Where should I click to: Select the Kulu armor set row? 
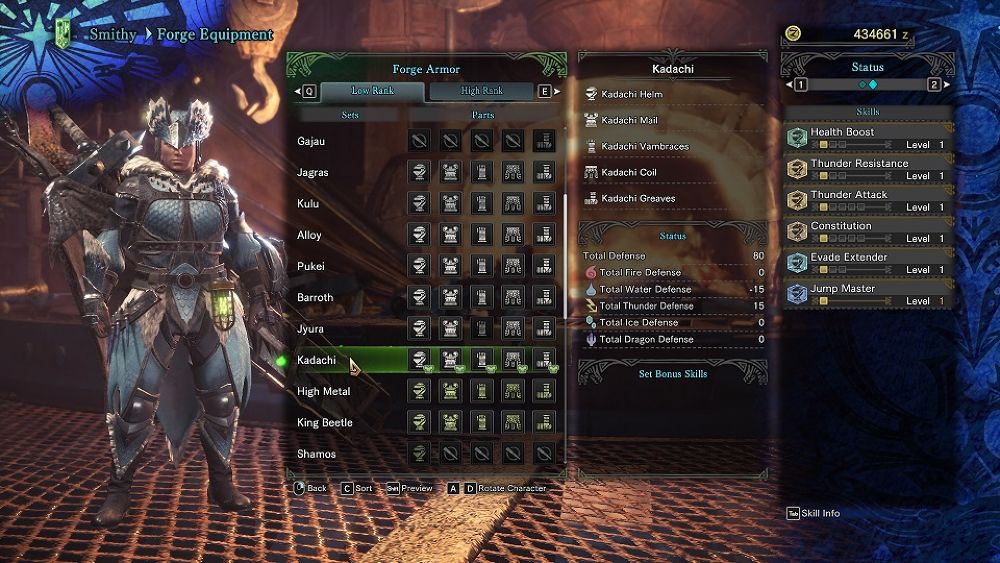point(307,204)
